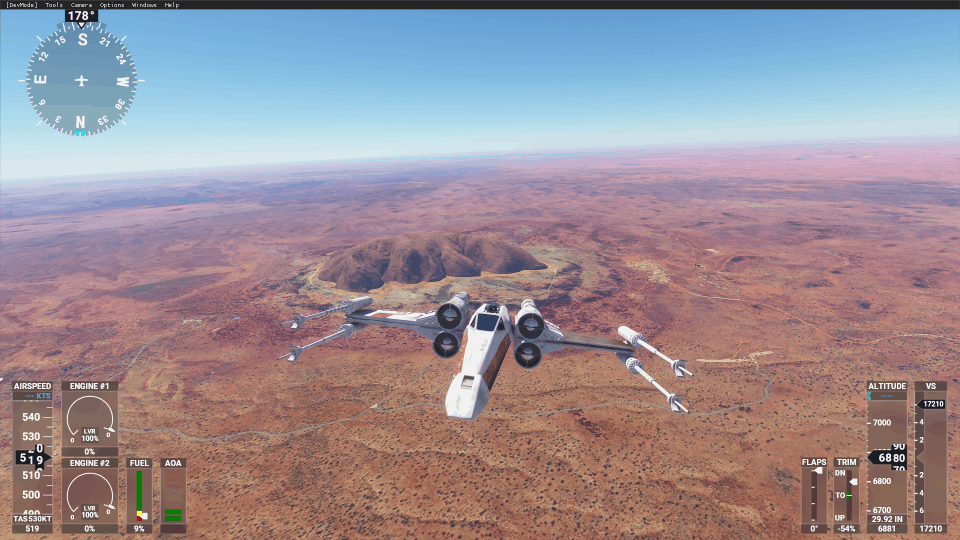Open the Help menu
The image size is (960, 540).
click(173, 5)
